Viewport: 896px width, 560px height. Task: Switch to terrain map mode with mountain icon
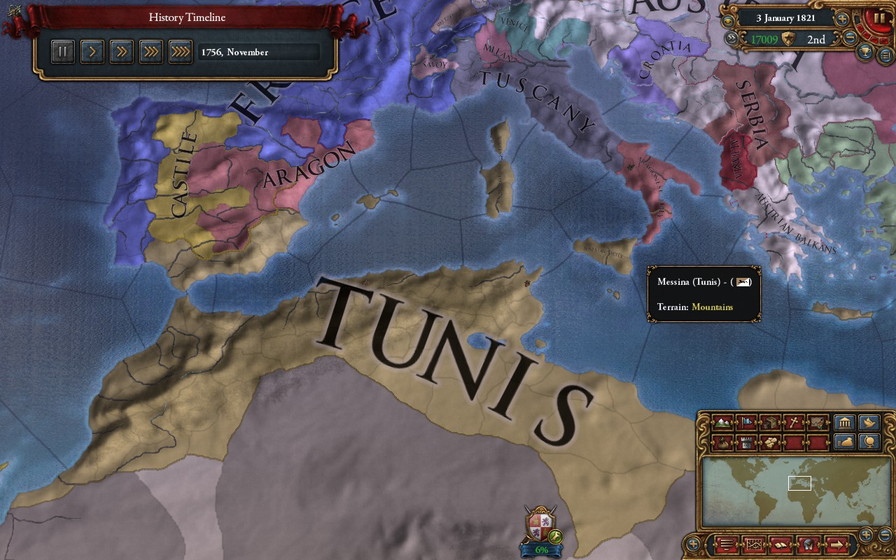click(720, 423)
